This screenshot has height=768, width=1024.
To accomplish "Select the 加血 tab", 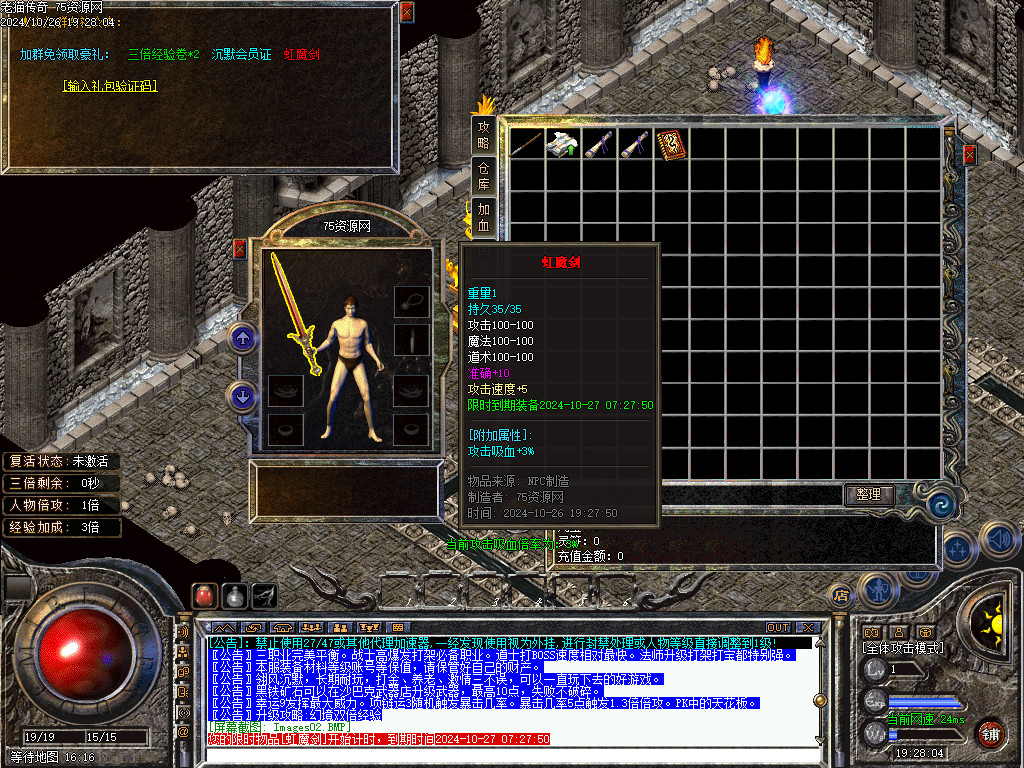I will 484,216.
